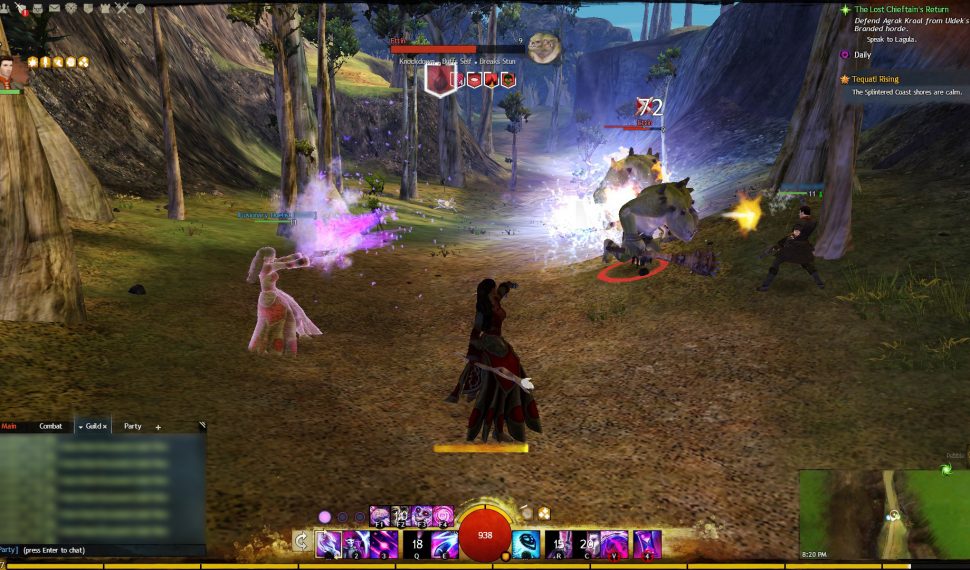Activate the F1 shatter skill
The image size is (970, 570).
(380, 516)
